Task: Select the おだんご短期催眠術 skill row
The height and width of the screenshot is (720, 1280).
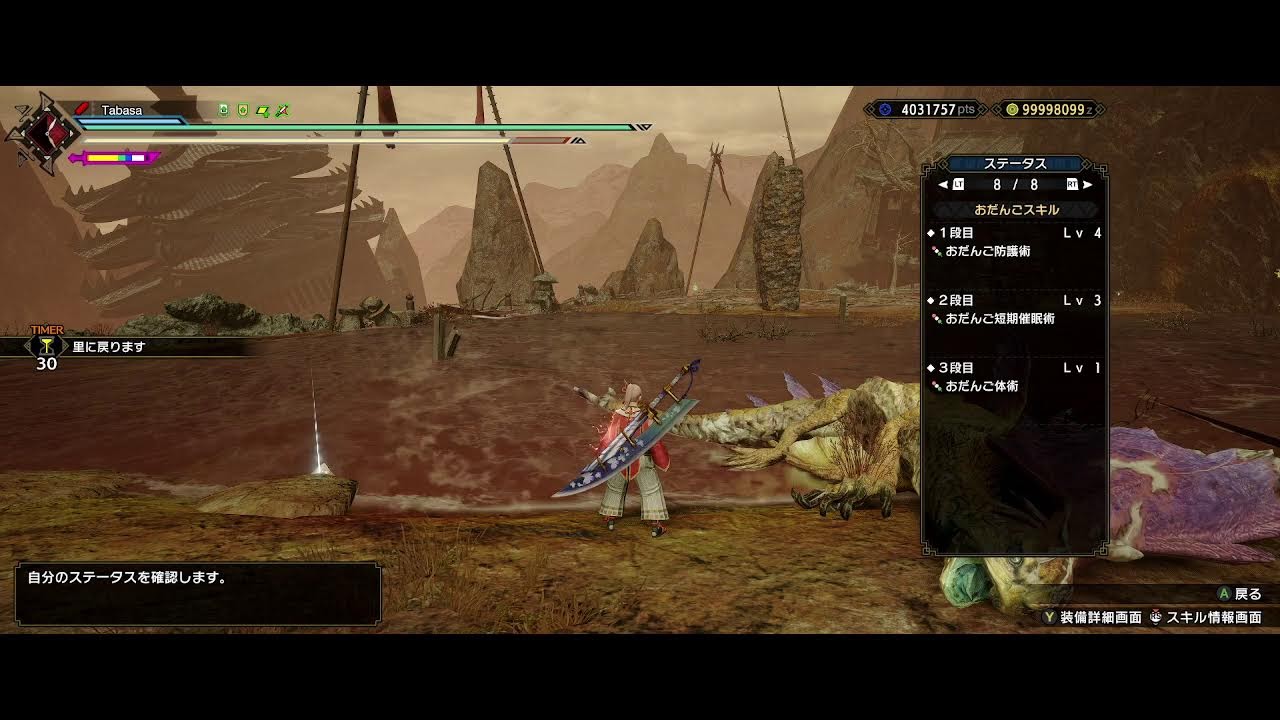Action: pyautogui.click(x=999, y=318)
